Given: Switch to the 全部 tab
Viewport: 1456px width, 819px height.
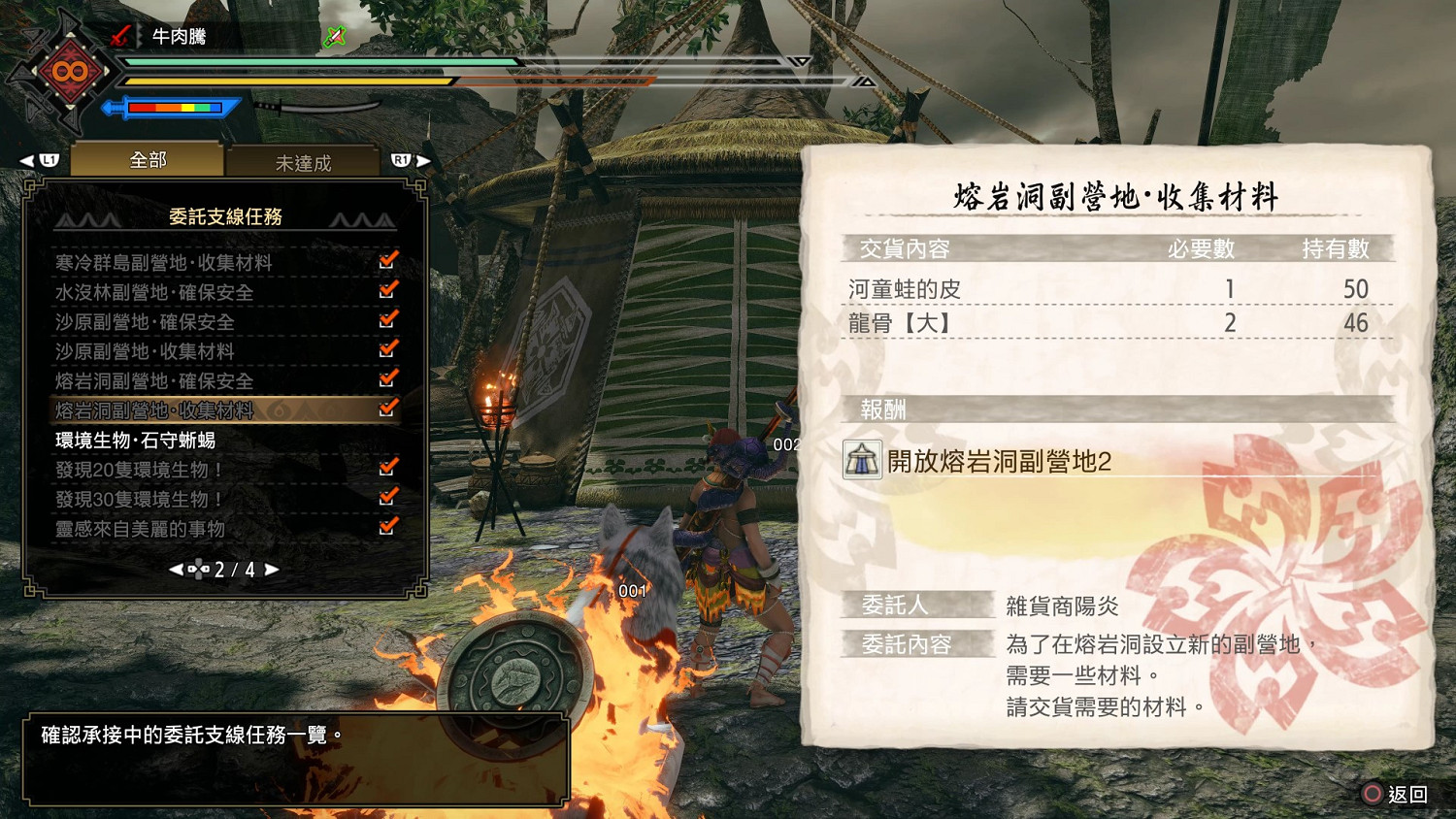Looking at the screenshot, I should tap(147, 158).
